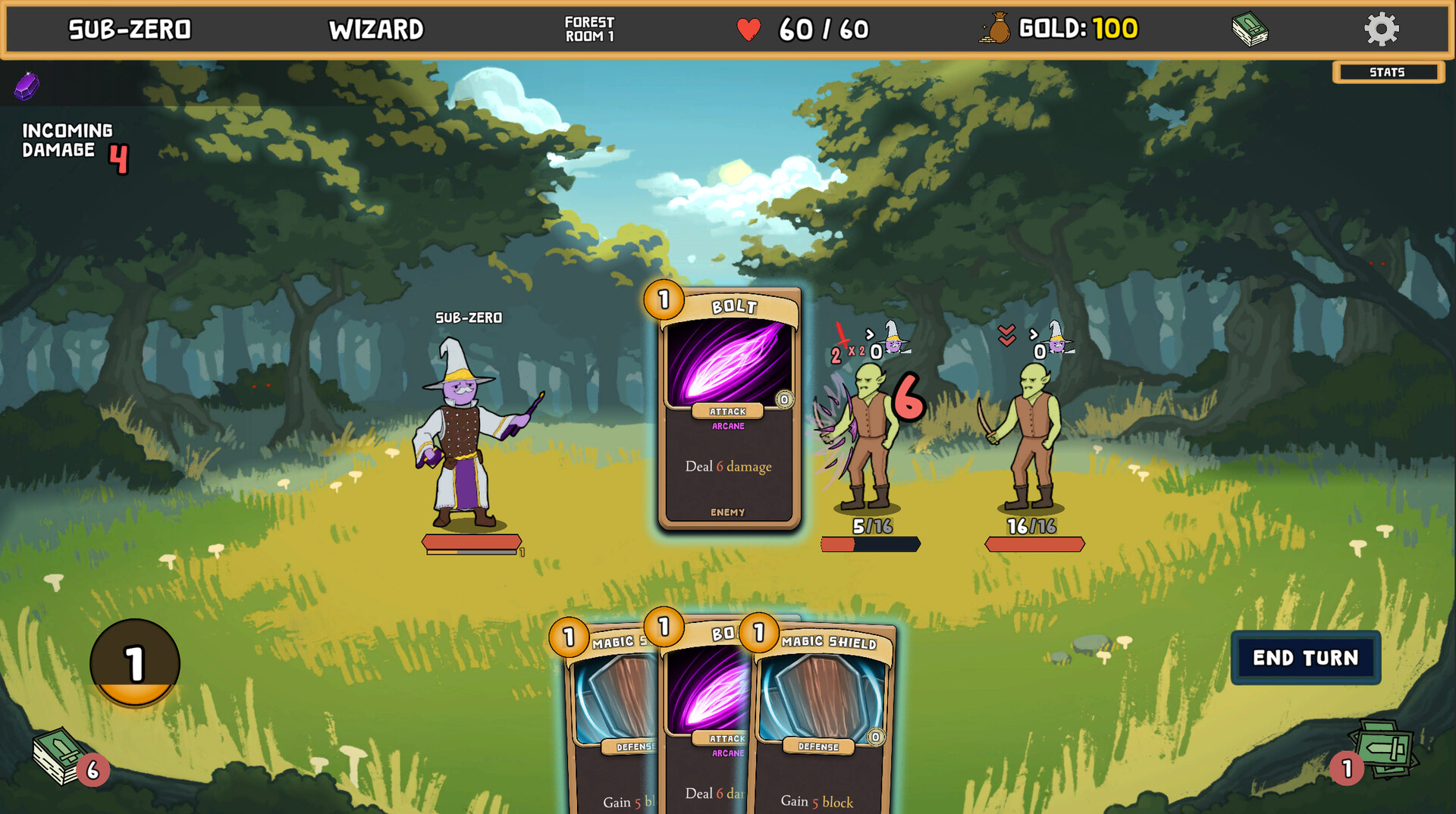Select the Bolt card in hand

coord(705,720)
